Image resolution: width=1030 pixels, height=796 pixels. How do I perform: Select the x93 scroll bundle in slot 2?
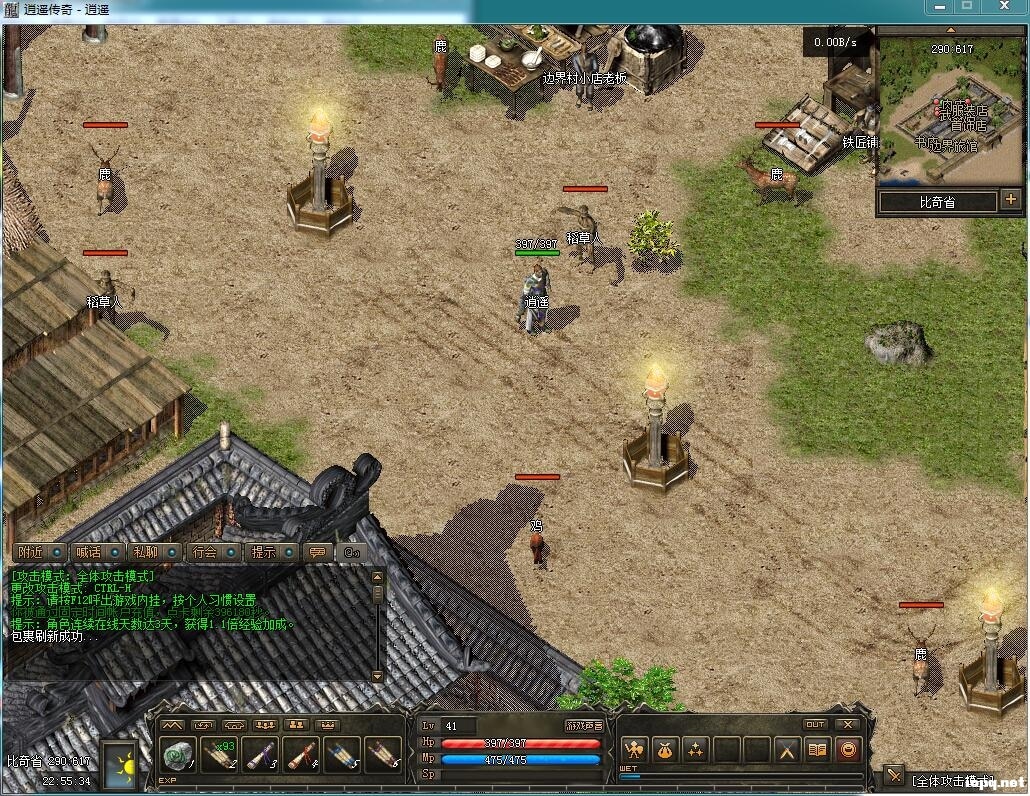219,754
